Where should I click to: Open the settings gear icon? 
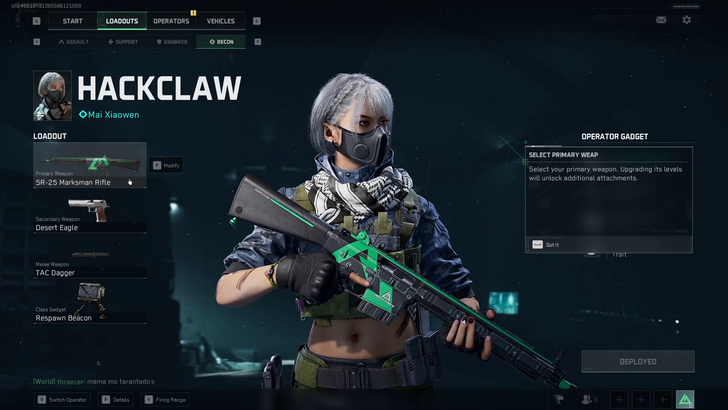pyautogui.click(x=686, y=20)
